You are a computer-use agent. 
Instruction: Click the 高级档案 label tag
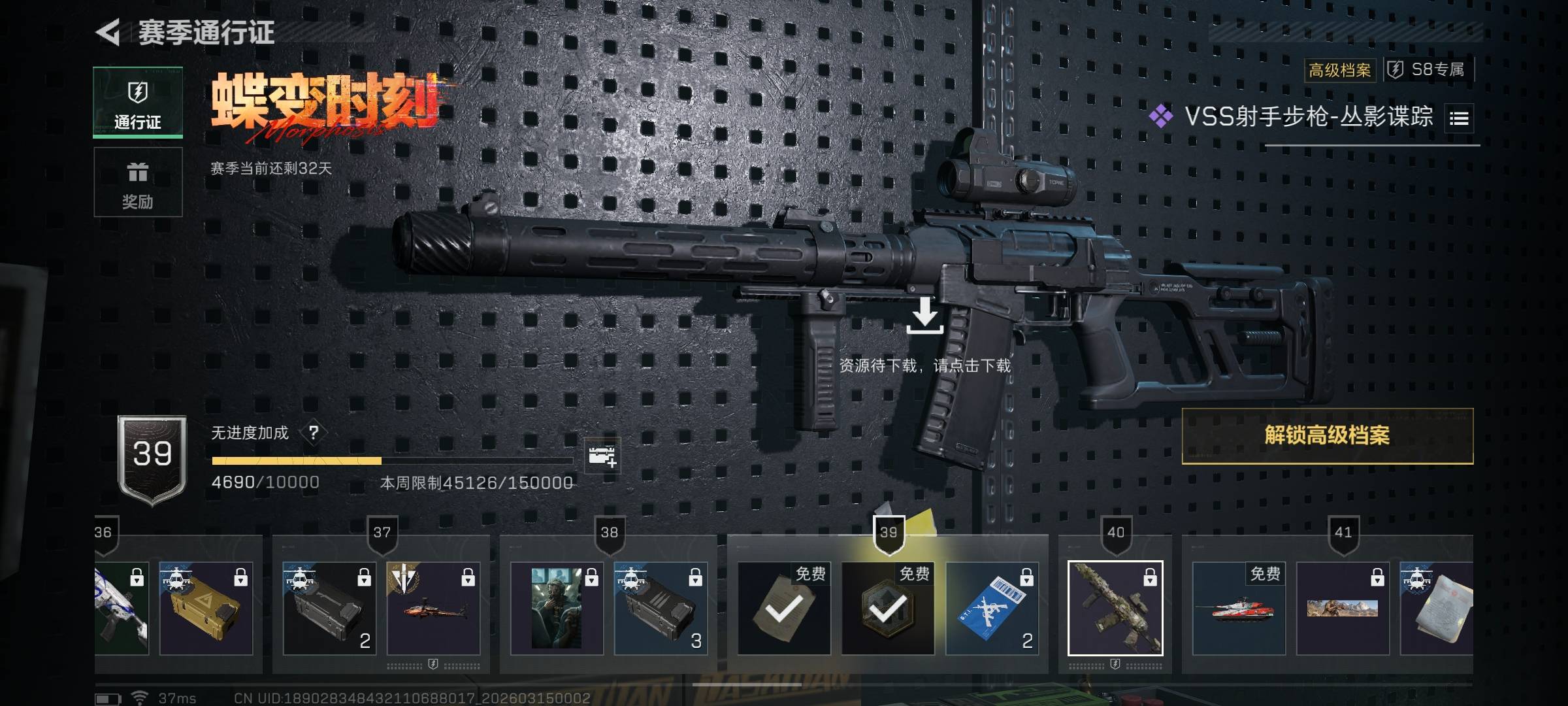1339,70
